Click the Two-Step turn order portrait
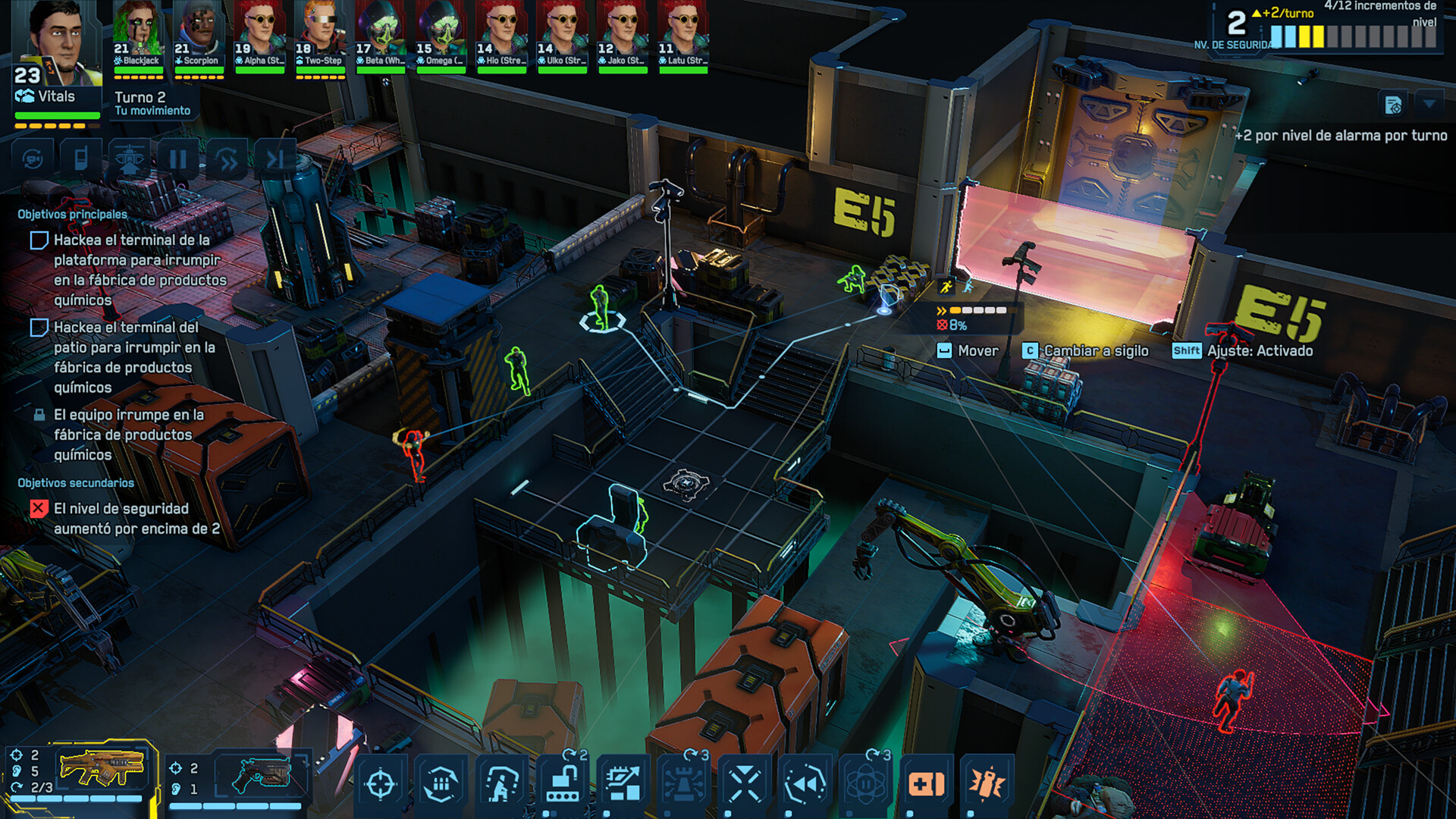 click(x=320, y=36)
